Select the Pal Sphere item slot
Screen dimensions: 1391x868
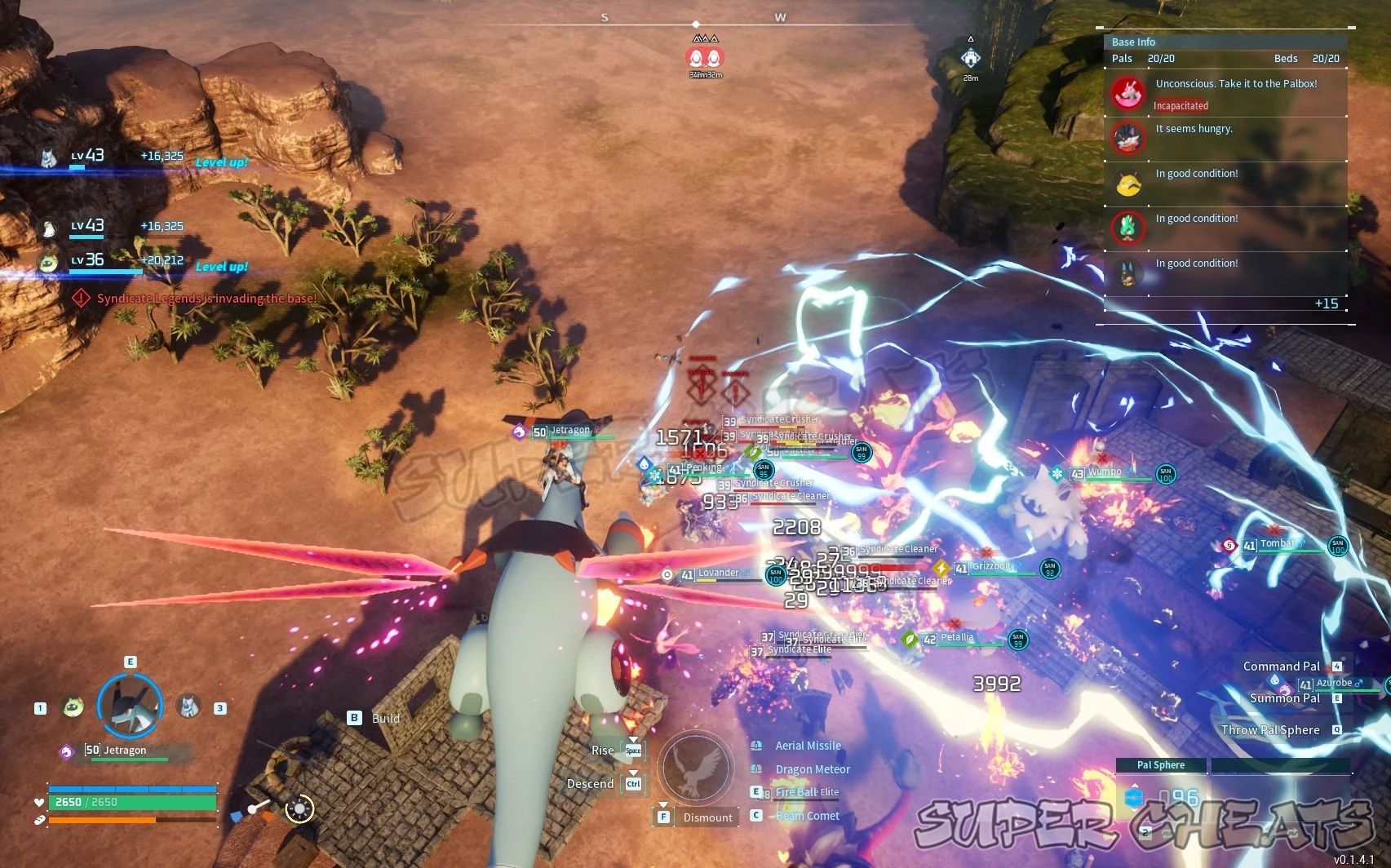point(1160,797)
